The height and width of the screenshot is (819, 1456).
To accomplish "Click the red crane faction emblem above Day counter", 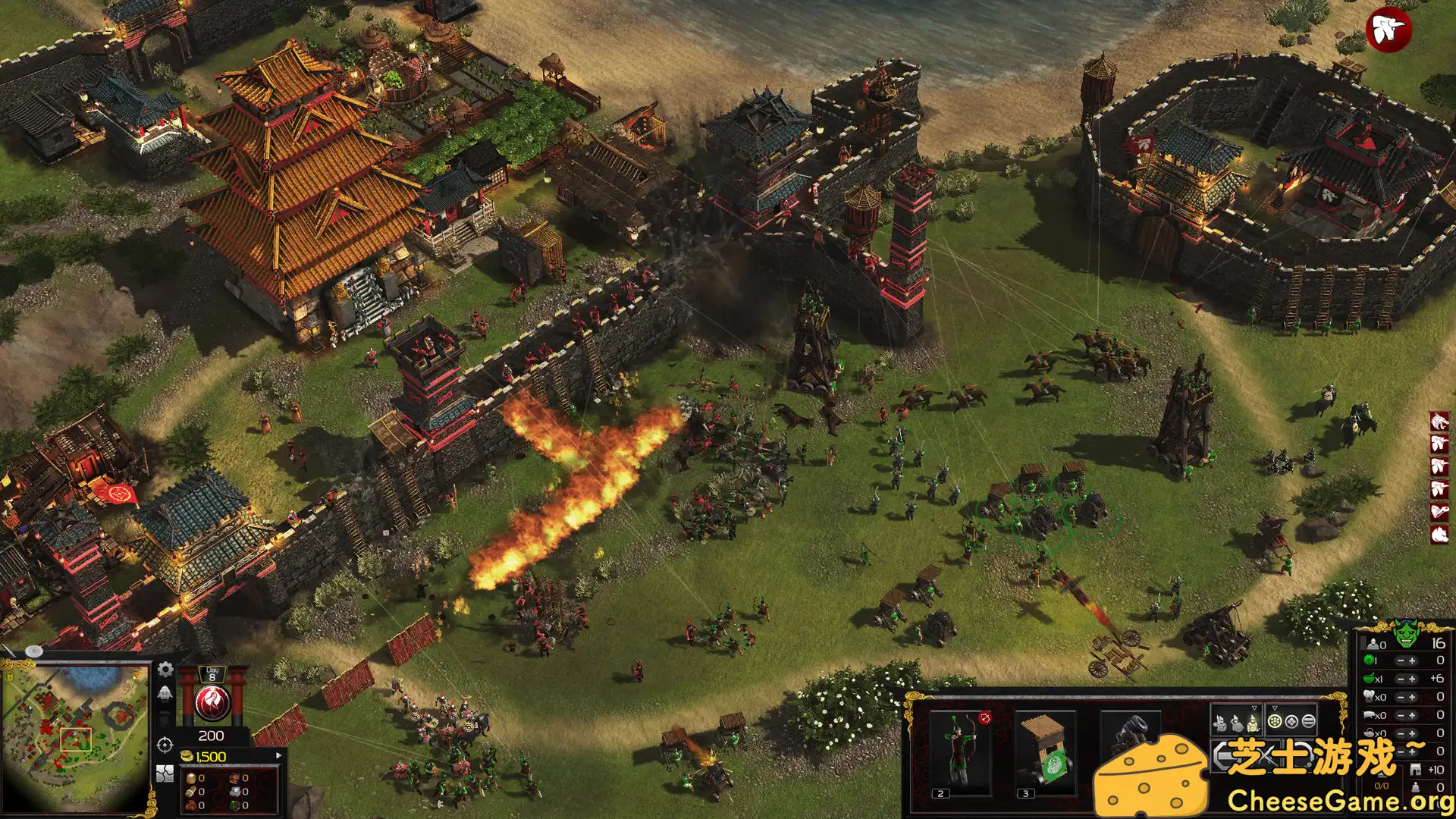I will coord(213,702).
